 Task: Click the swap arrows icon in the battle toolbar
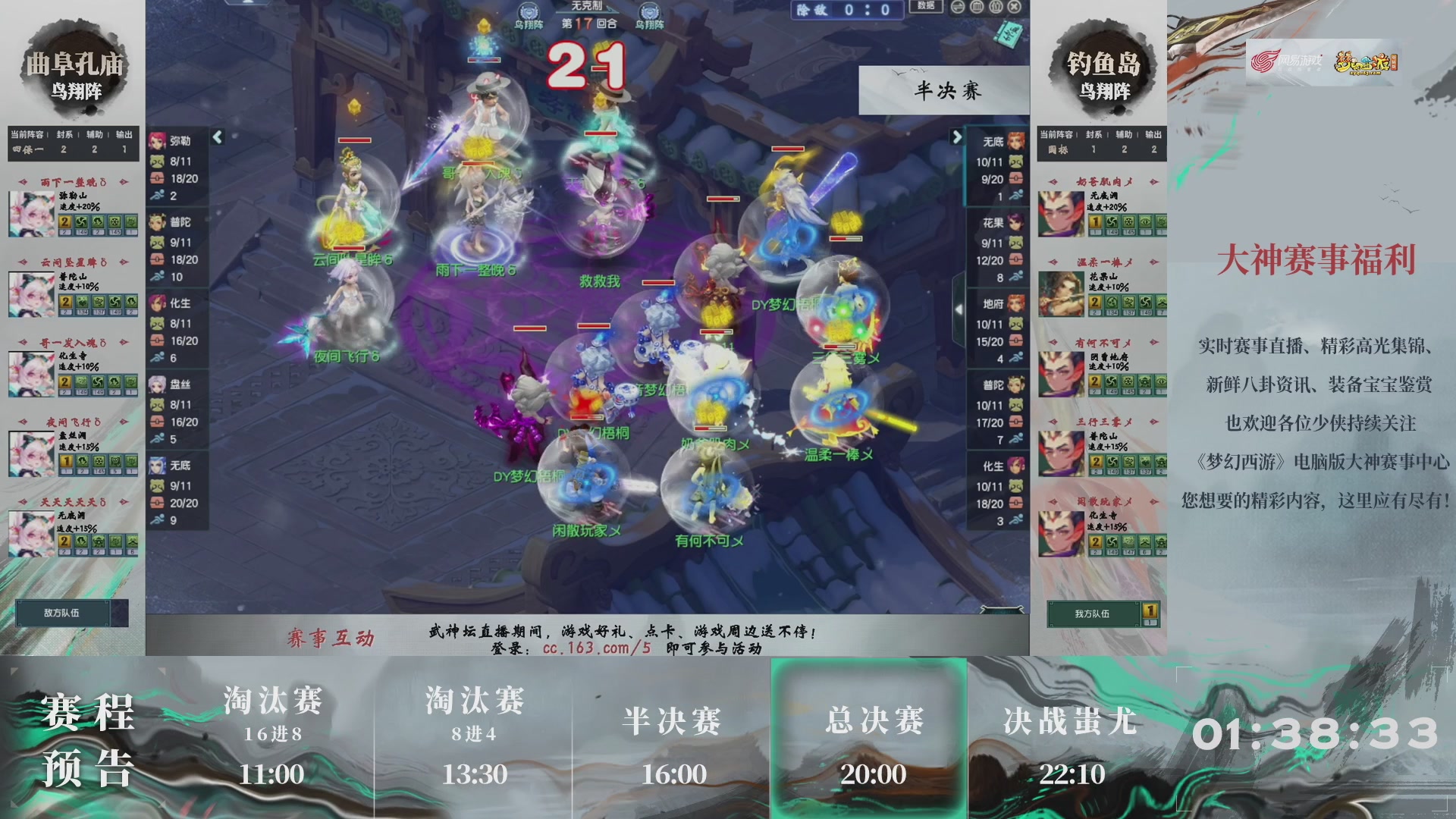coord(956,7)
